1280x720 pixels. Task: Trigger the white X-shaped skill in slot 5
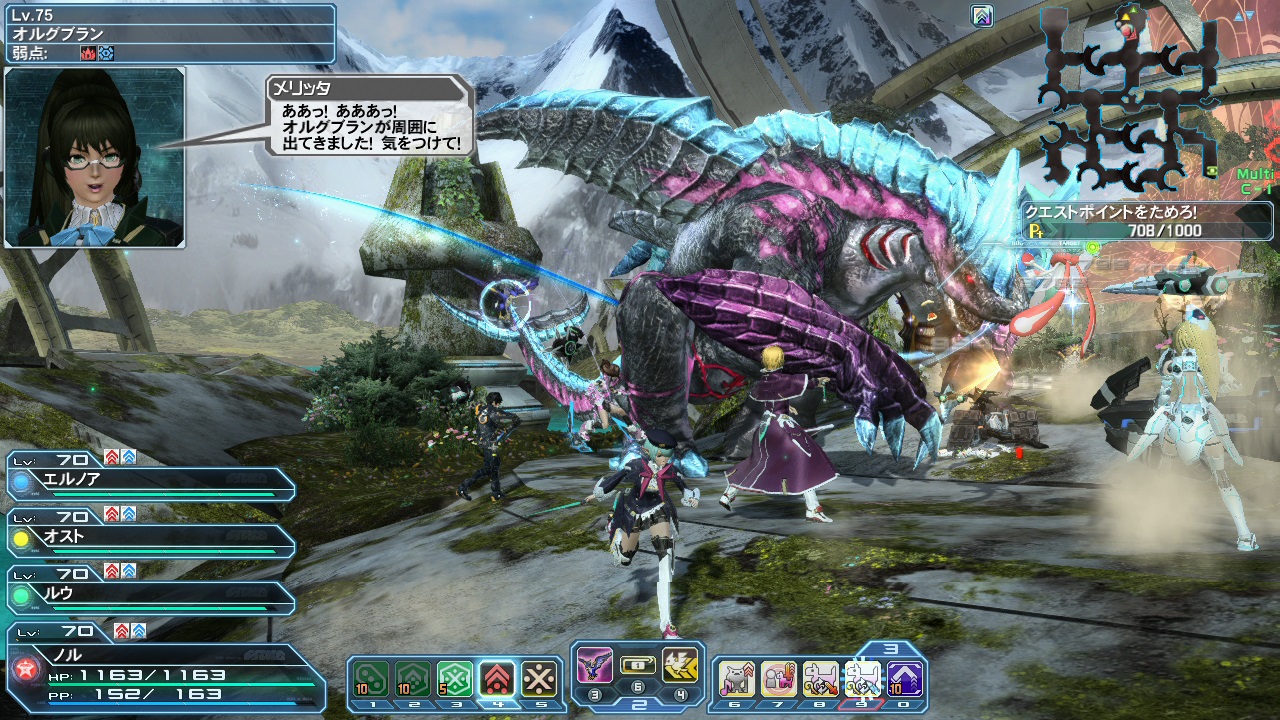click(x=539, y=679)
